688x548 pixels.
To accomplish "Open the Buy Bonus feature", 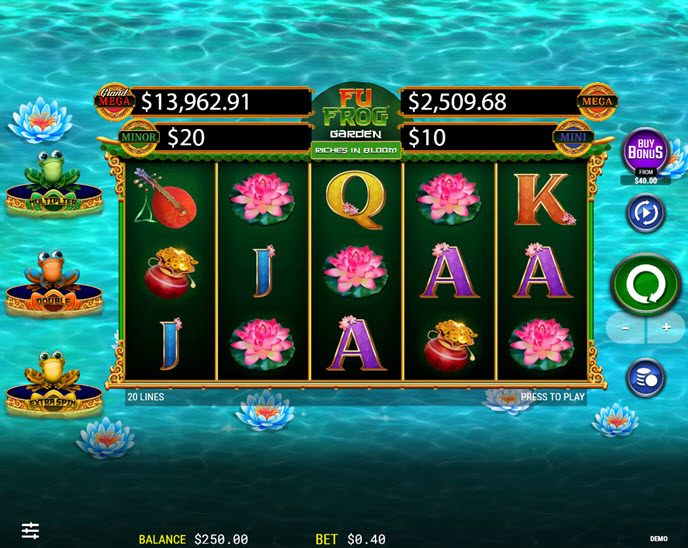I will (x=646, y=152).
